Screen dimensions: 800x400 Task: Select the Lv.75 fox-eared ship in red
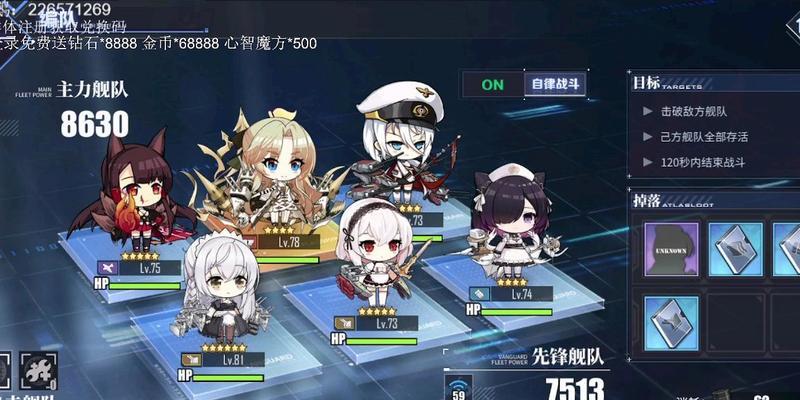tap(140, 195)
